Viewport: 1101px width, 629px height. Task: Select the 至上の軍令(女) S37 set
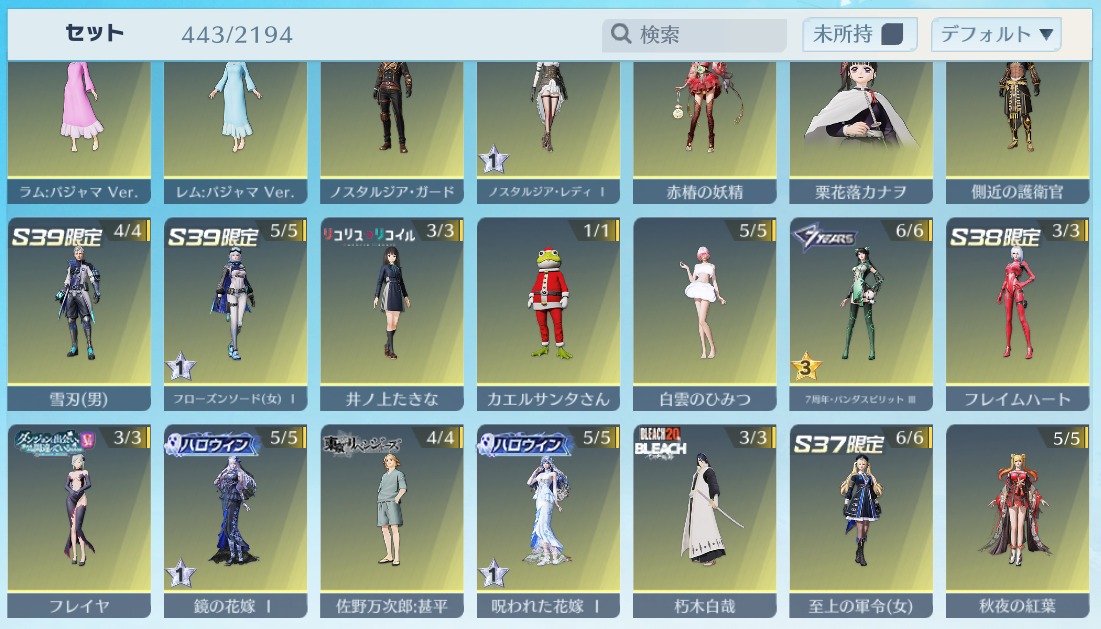861,518
